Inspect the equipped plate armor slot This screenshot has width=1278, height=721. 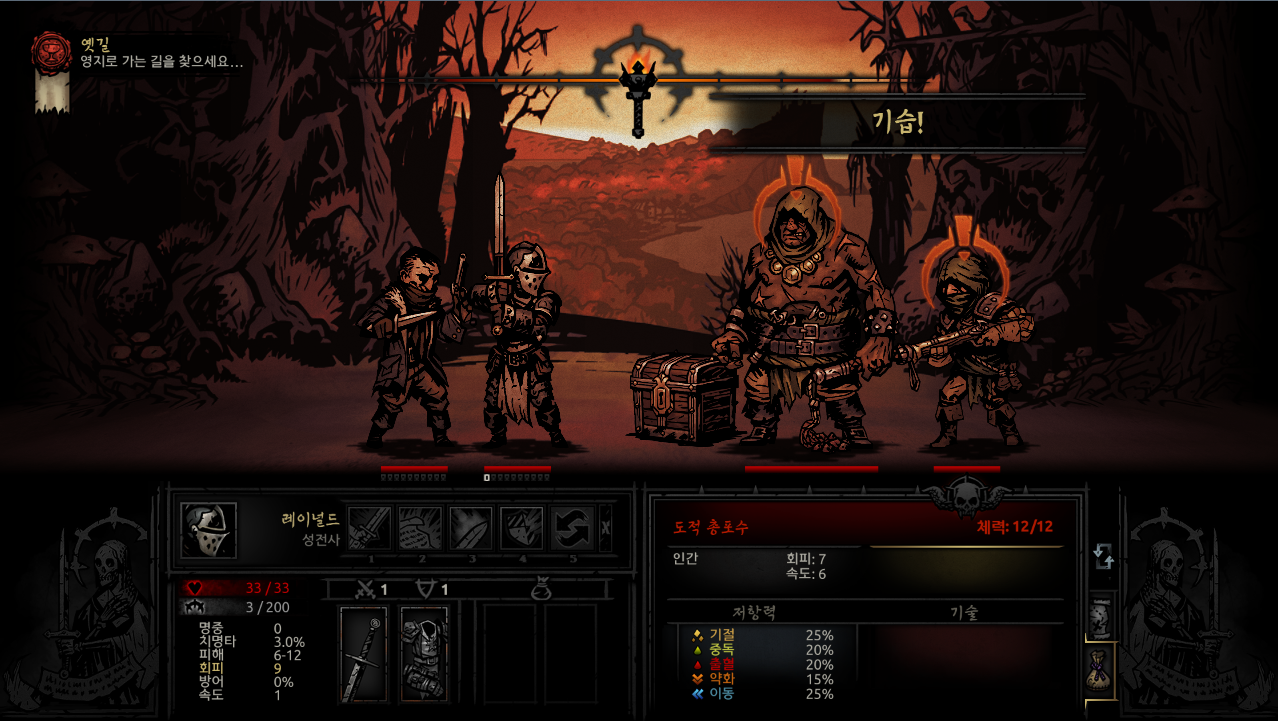coord(424,654)
